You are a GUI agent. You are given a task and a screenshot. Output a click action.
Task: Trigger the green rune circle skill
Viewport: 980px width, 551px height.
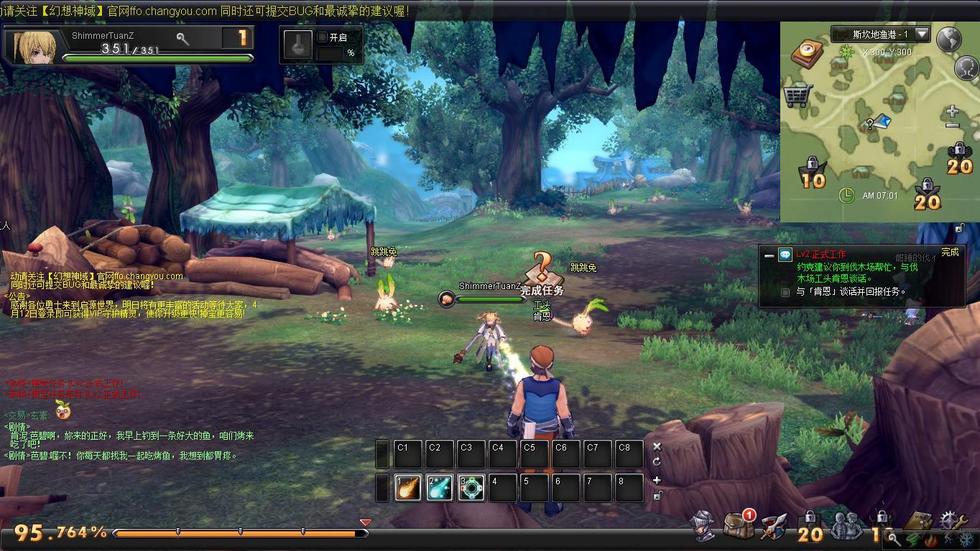coord(471,487)
